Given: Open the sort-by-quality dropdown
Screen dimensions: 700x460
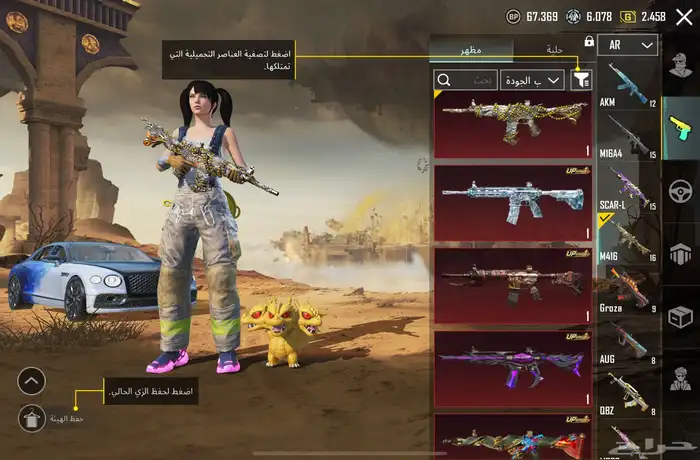Looking at the screenshot, I should 533,79.
